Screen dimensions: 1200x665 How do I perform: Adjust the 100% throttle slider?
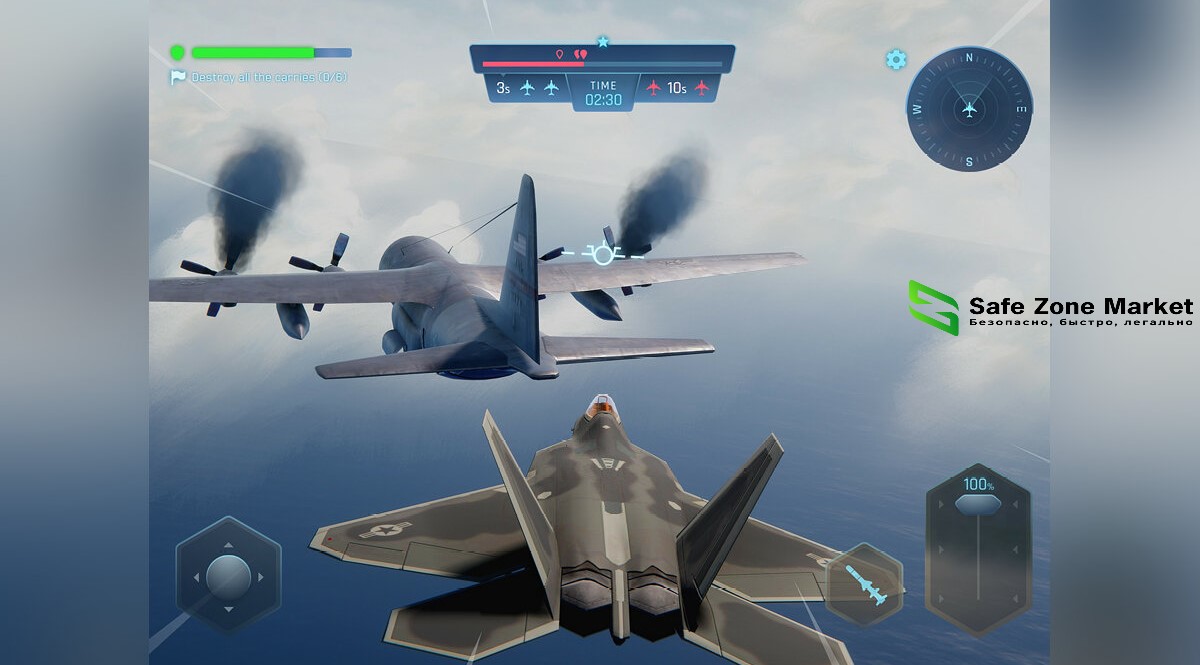976,504
